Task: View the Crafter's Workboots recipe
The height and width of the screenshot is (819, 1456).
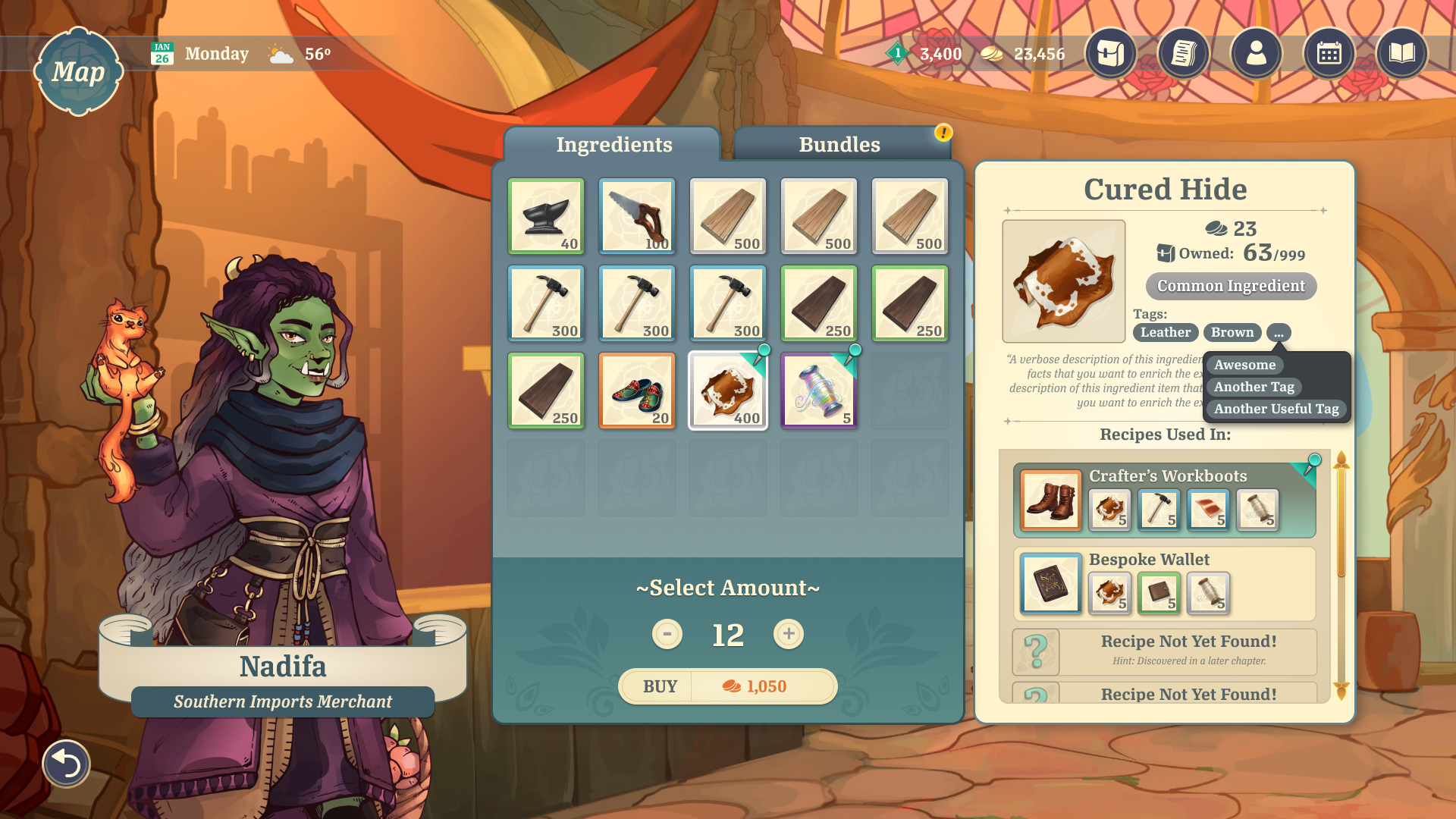Action: click(x=1164, y=500)
